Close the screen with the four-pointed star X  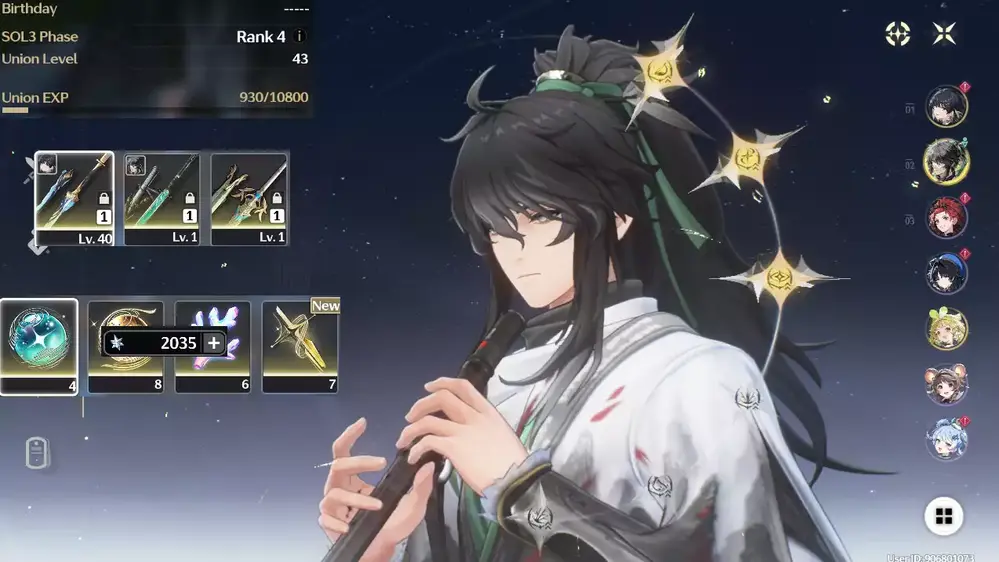point(944,34)
